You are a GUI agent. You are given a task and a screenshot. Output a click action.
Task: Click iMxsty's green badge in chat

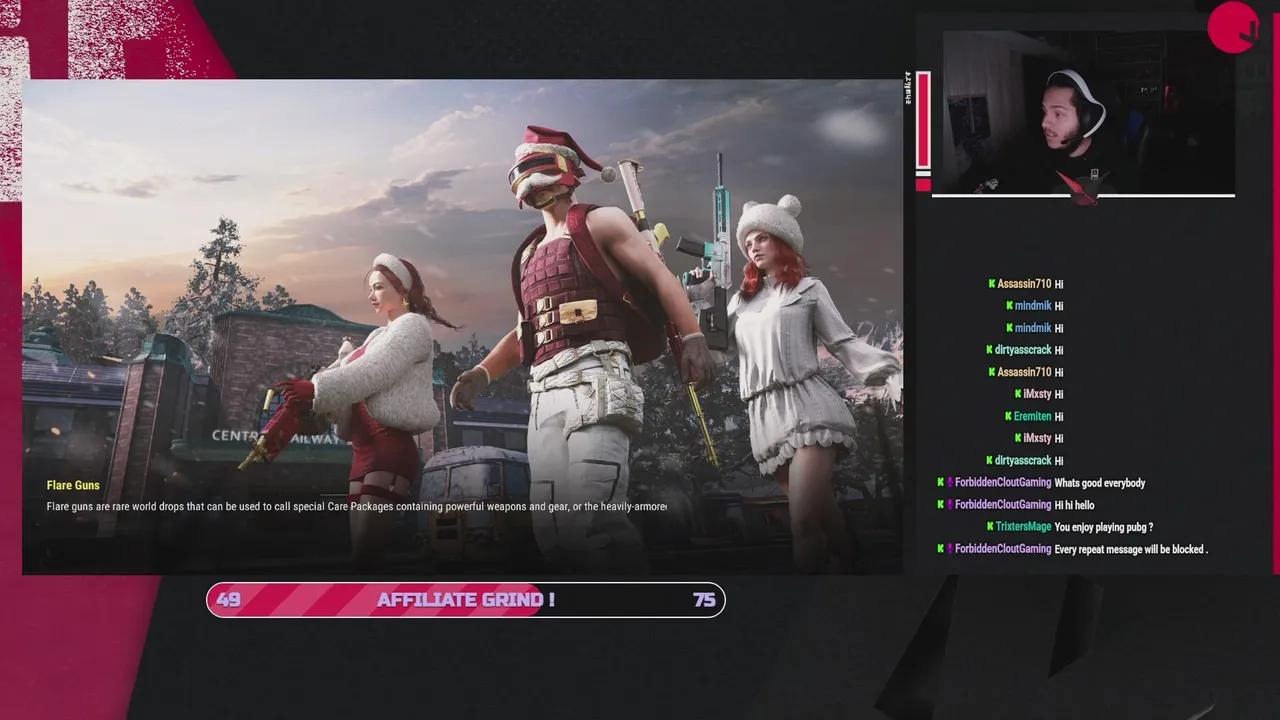1016,394
